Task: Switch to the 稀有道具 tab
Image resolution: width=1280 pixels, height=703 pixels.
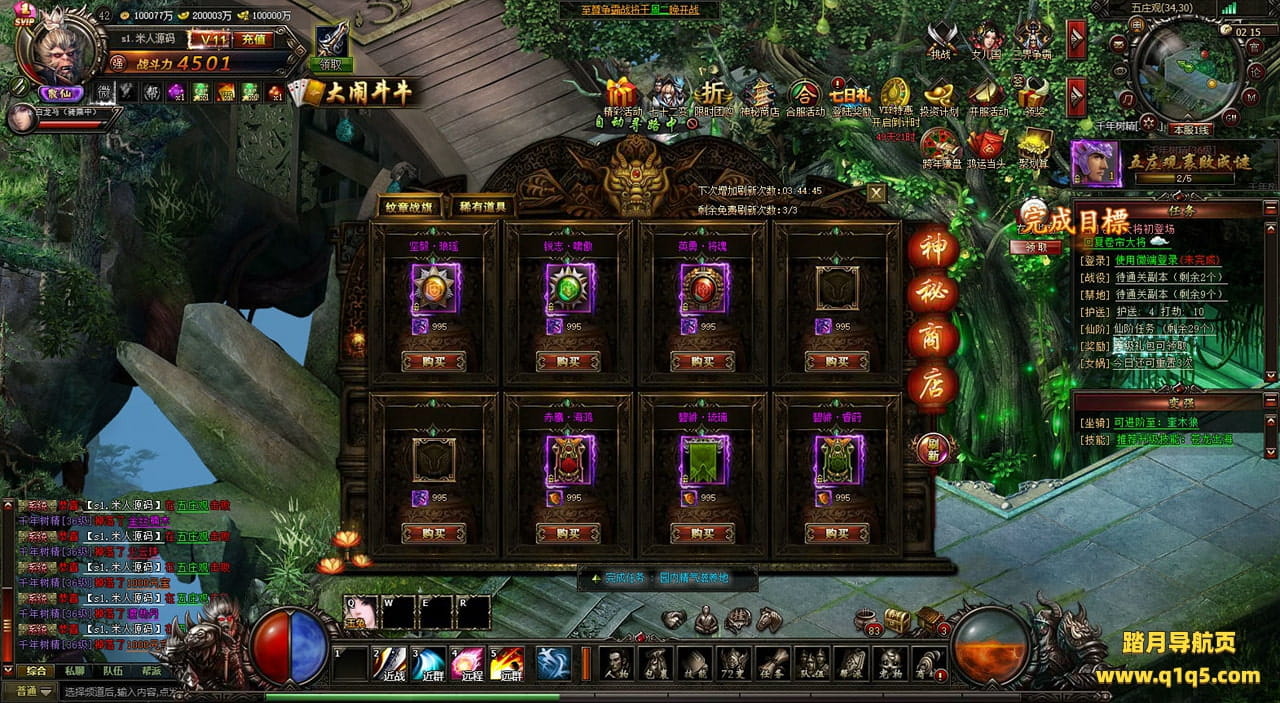Action: [x=484, y=207]
